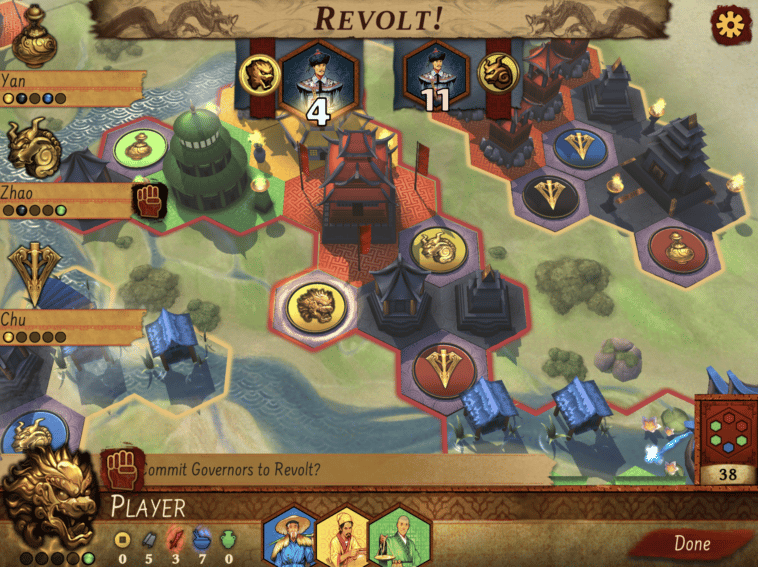
Task: Click the red fist revolt icon by Zhao
Action: [148, 200]
